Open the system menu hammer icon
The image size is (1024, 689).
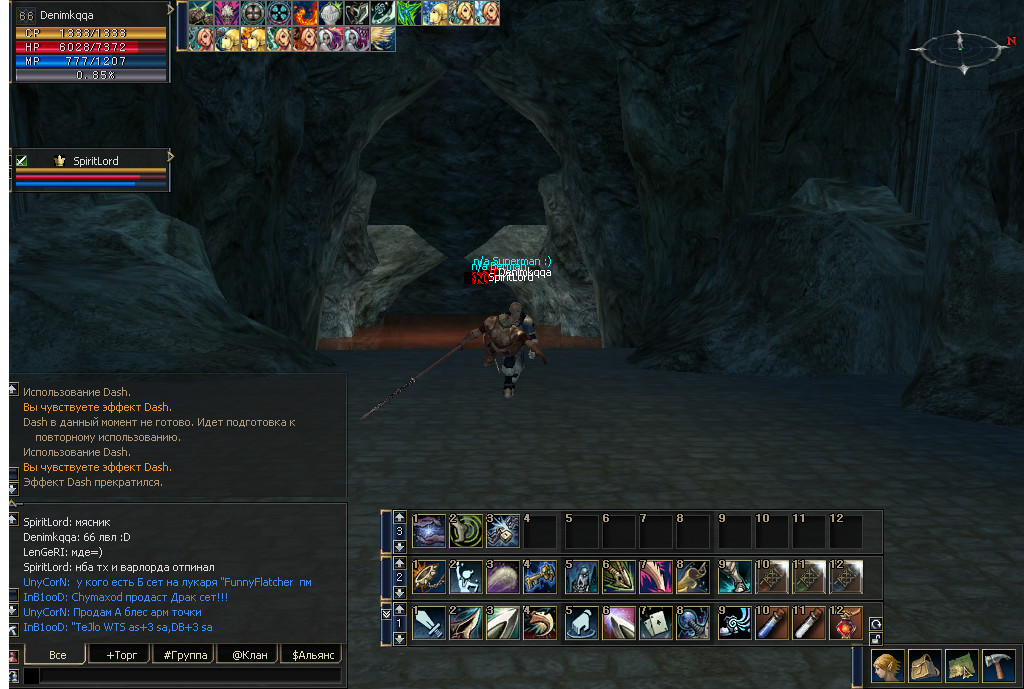(x=998, y=665)
